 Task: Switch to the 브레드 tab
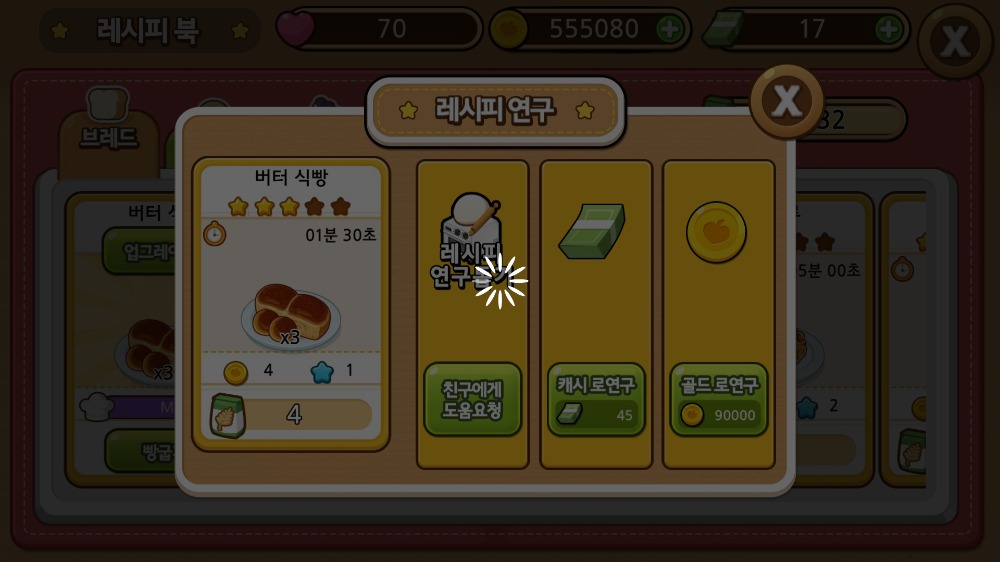point(108,137)
